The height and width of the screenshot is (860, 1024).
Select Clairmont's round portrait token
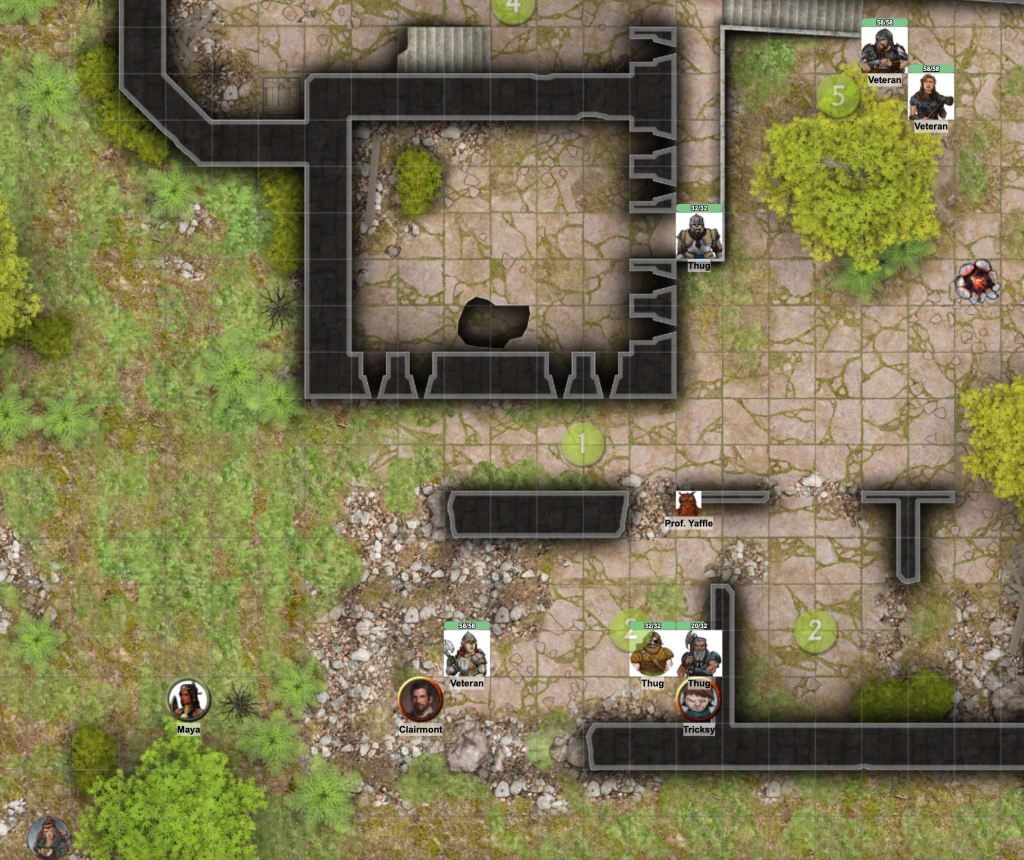click(x=420, y=698)
